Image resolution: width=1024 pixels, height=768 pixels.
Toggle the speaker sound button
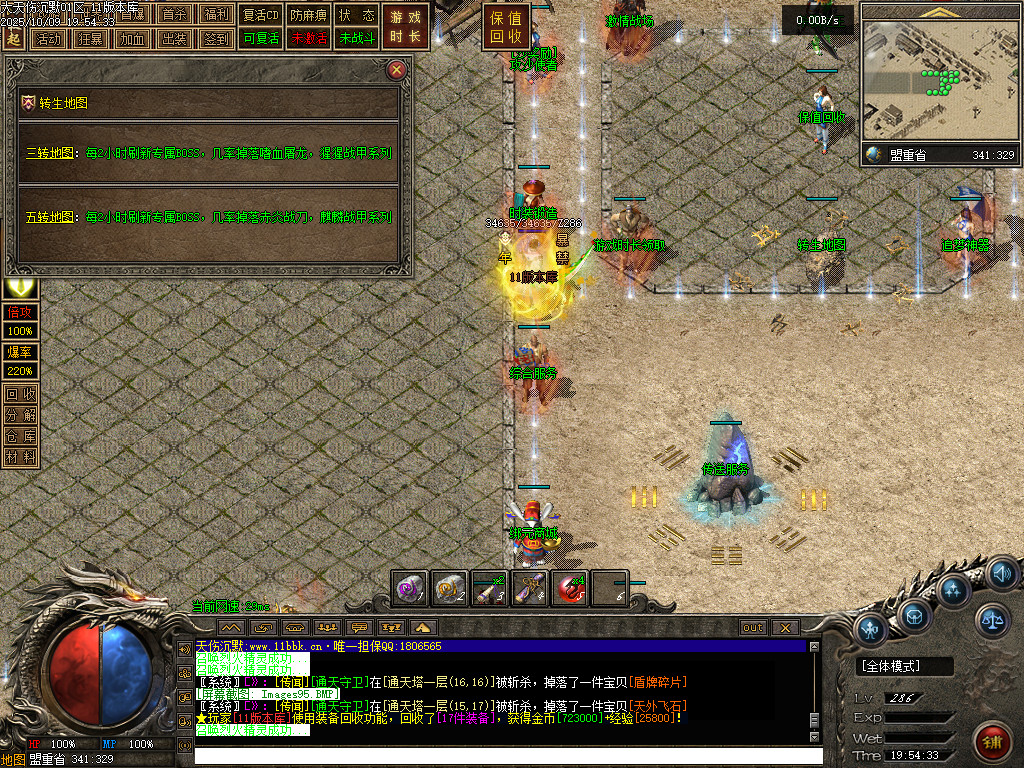pos(1001,574)
